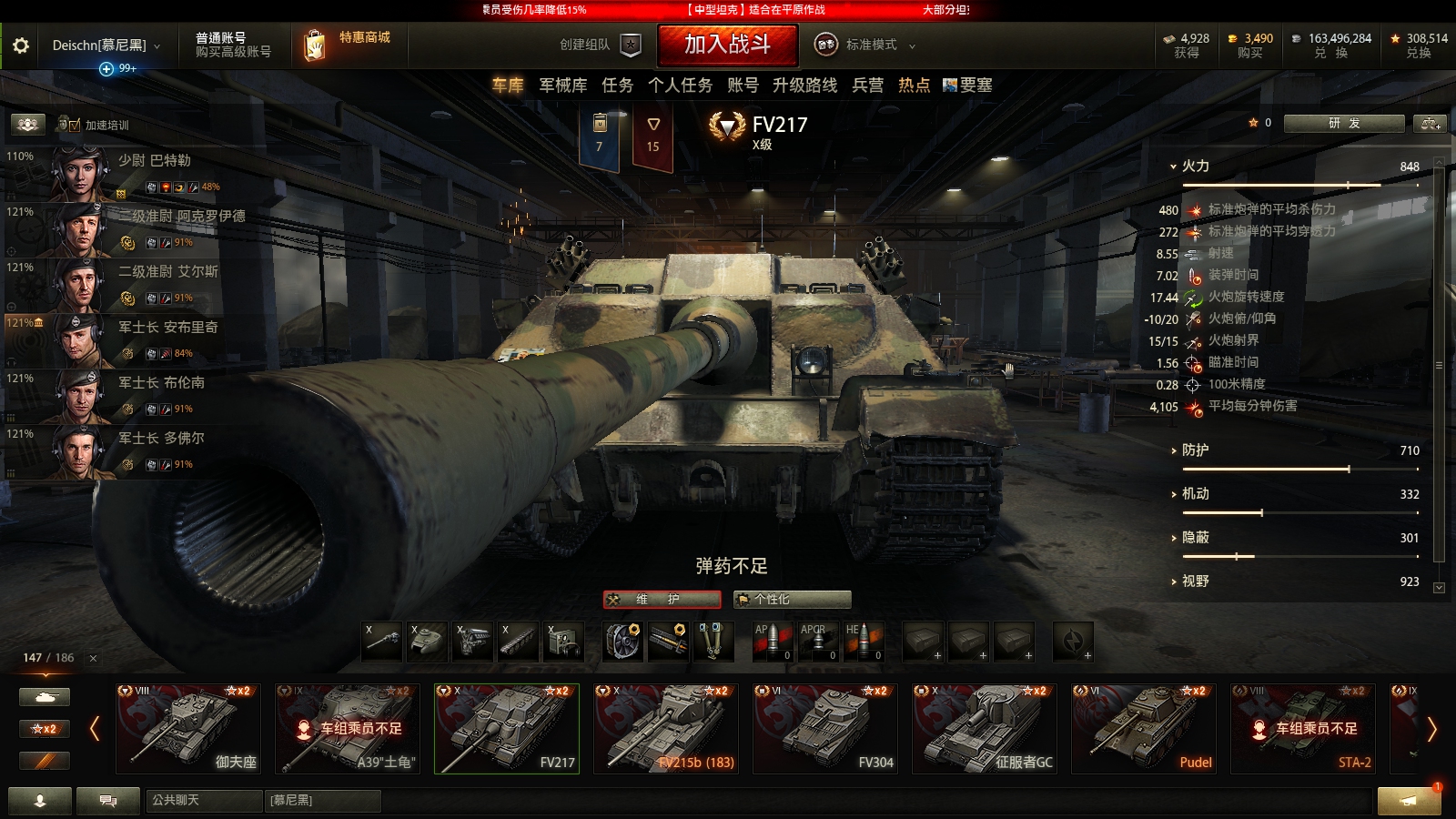Select the FV304 tank in the carousel
Viewport: 1456px width, 819px height.
pos(824,728)
